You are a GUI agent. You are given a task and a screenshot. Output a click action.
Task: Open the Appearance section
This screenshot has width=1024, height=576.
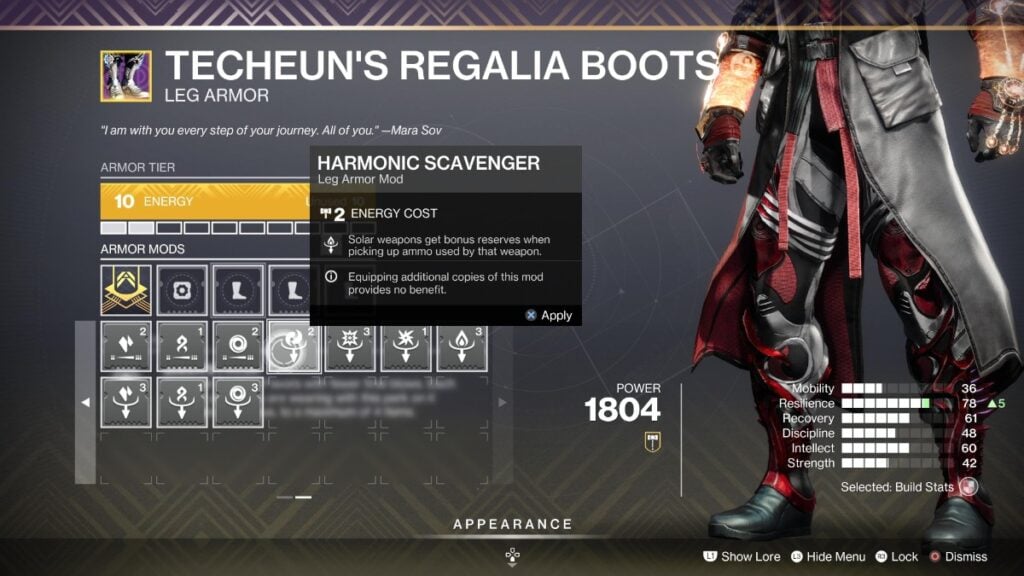click(512, 524)
